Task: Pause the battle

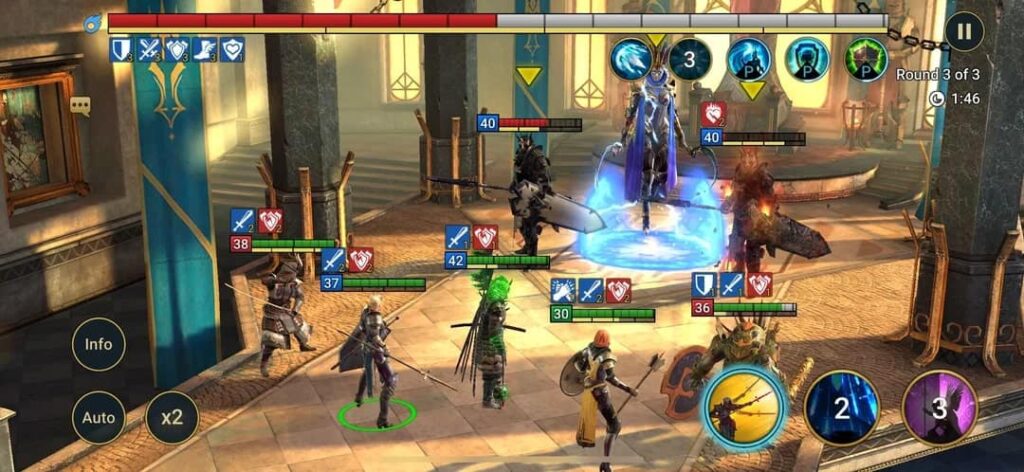Action: coord(964,31)
